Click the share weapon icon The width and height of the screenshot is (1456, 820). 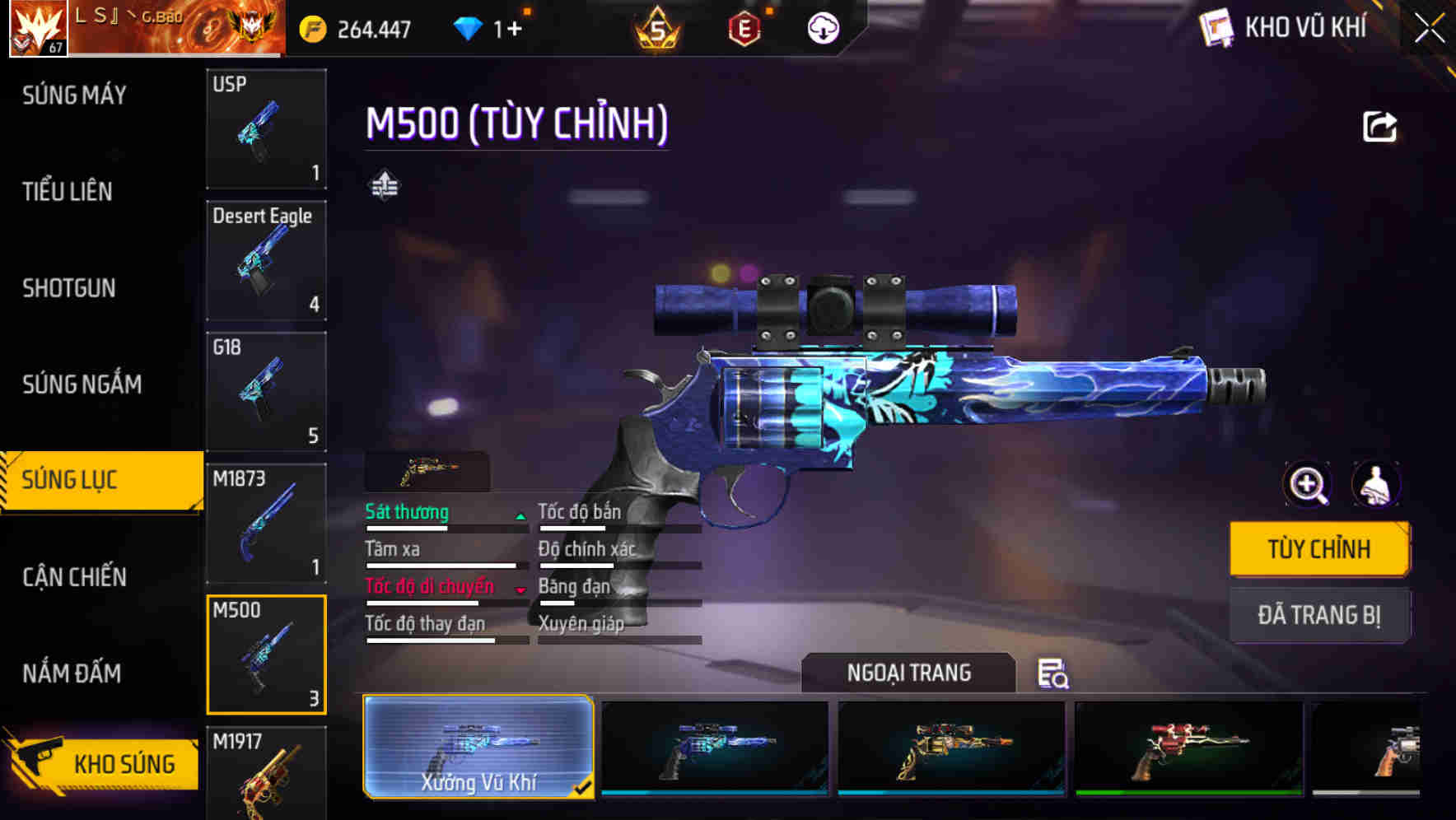1378,126
